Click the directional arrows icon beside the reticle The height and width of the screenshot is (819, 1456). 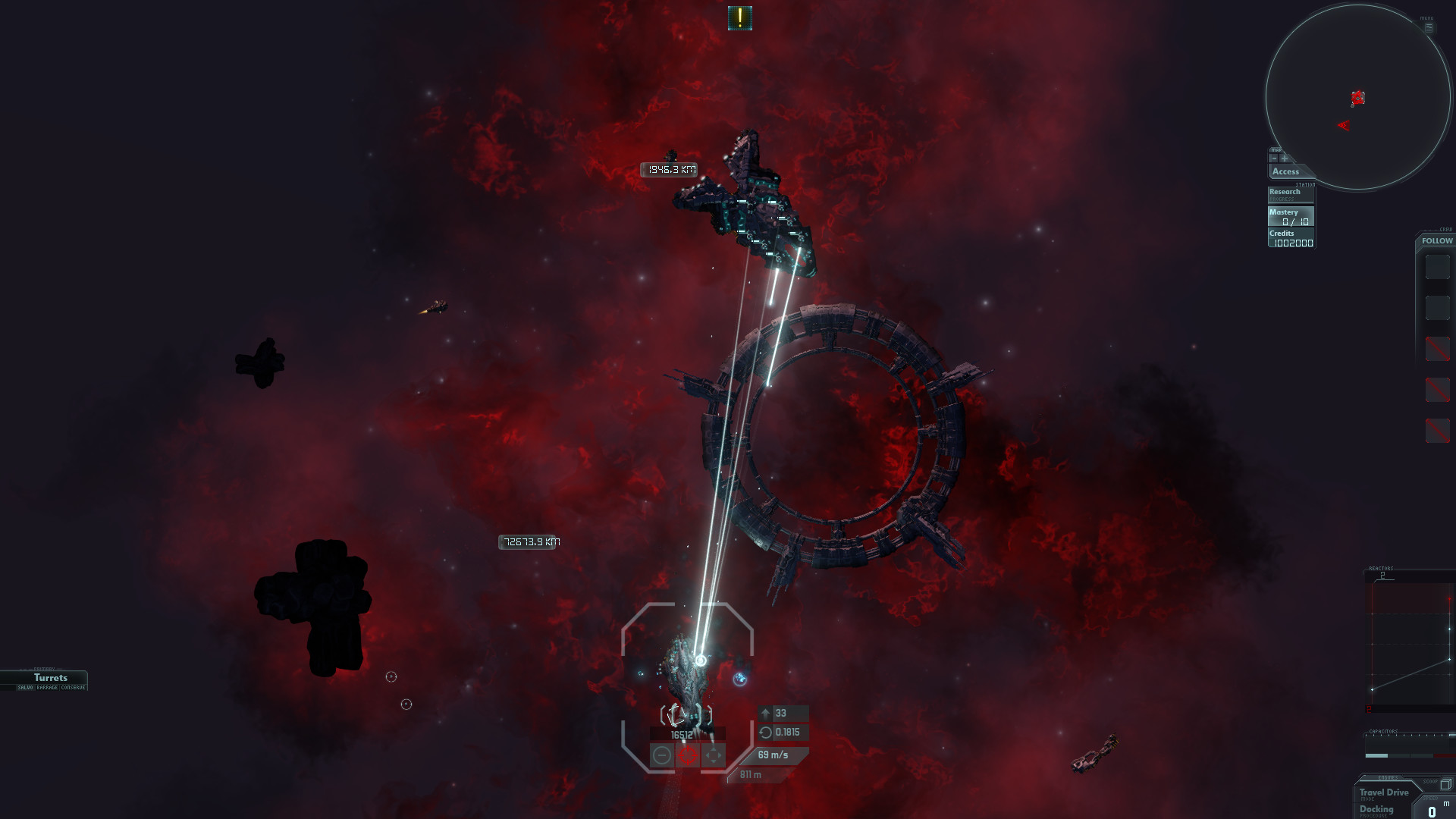pos(714,755)
